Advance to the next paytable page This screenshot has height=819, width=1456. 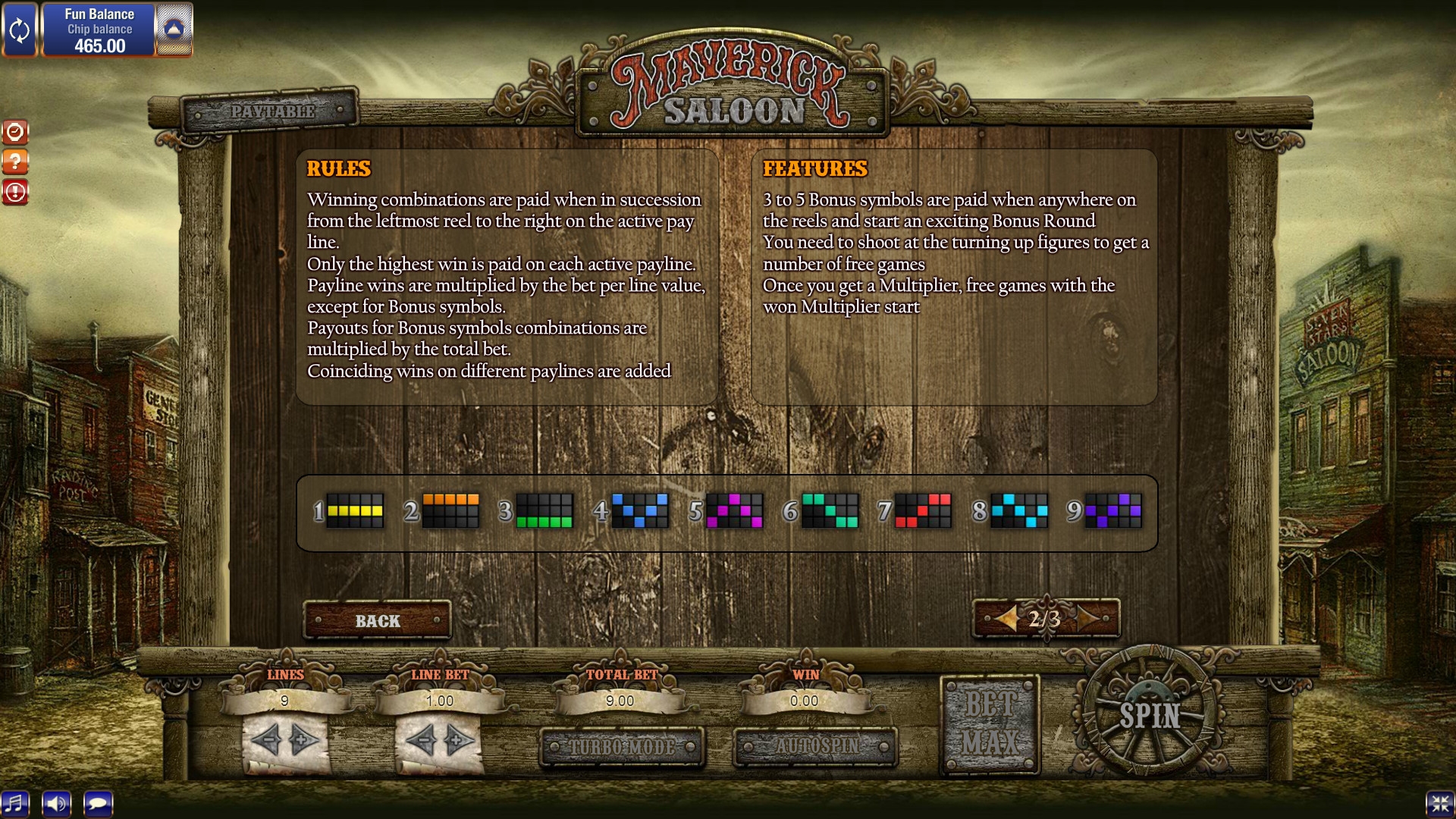tap(1088, 619)
